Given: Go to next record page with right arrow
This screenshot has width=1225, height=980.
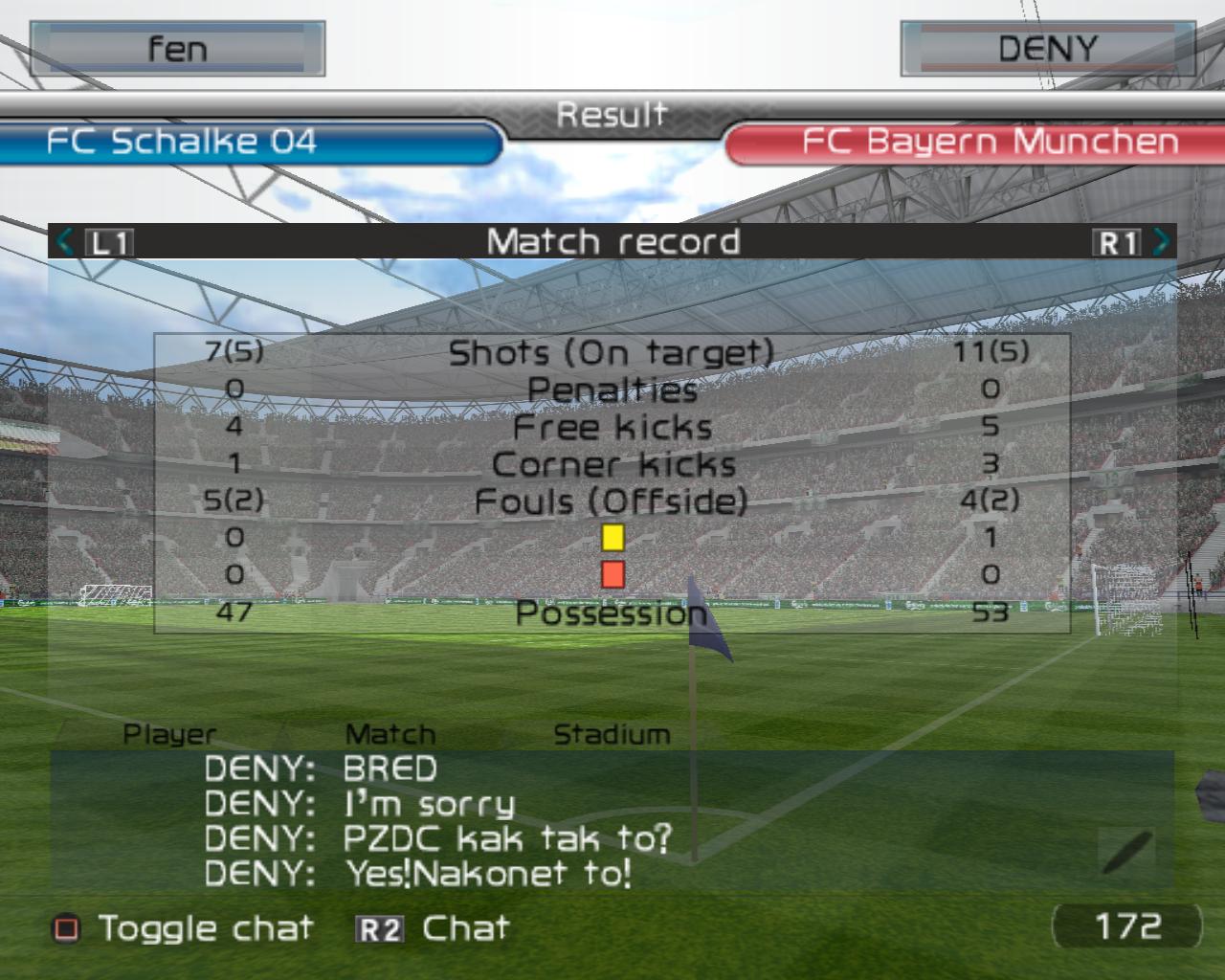Looking at the screenshot, I should point(1161,241).
